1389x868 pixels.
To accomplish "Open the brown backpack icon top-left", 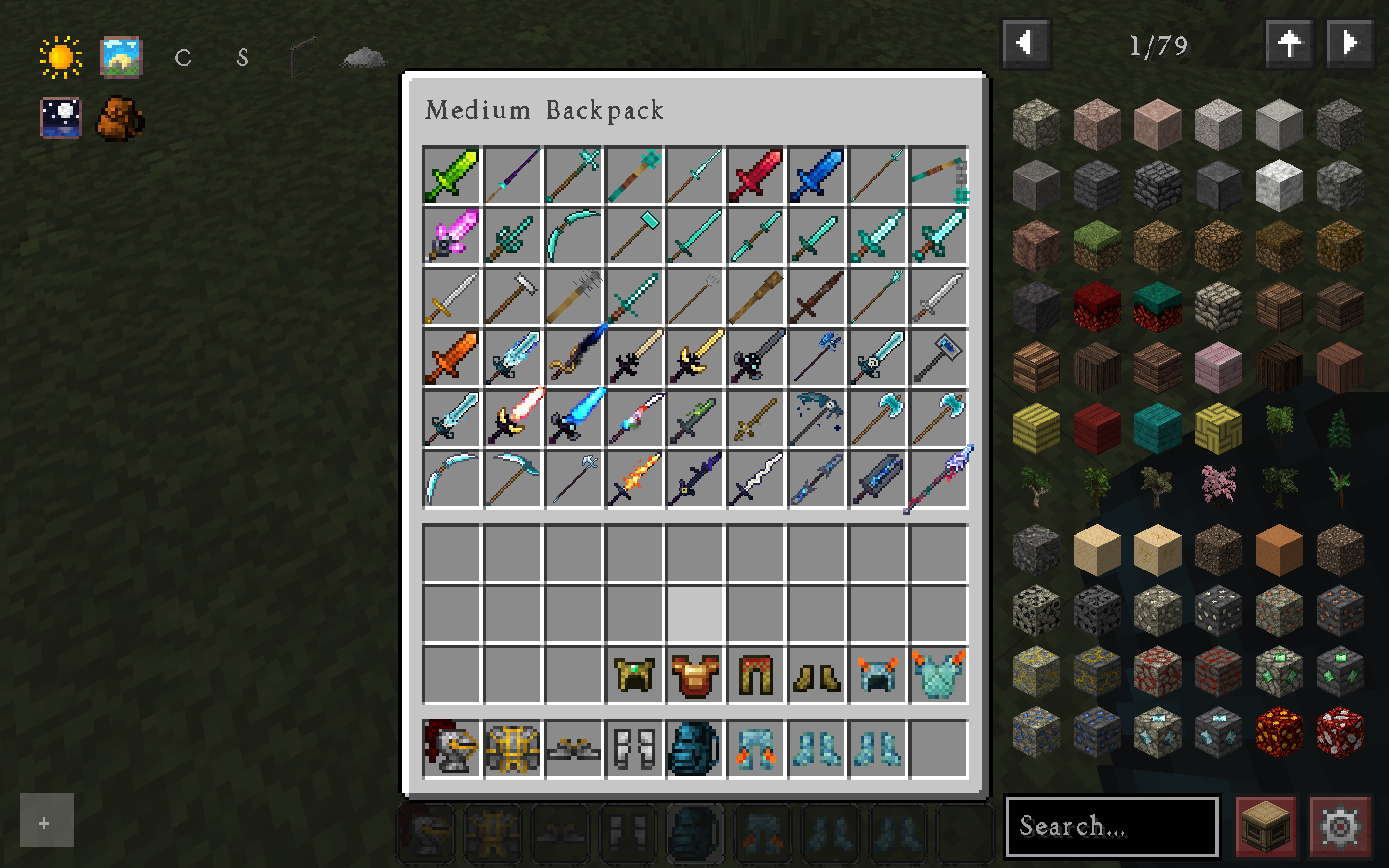I will pyautogui.click(x=119, y=118).
